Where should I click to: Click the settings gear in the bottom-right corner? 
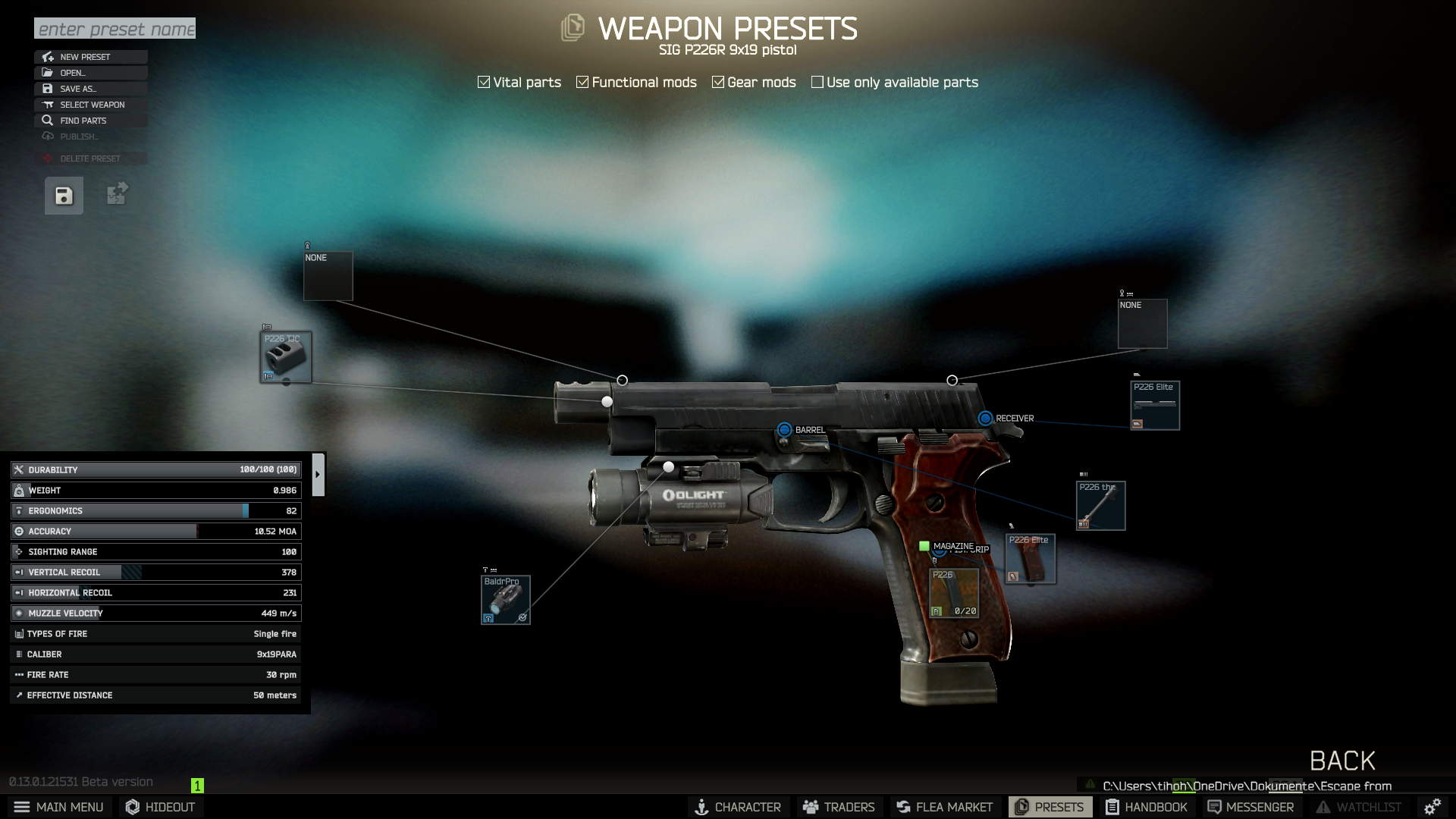pos(1432,806)
